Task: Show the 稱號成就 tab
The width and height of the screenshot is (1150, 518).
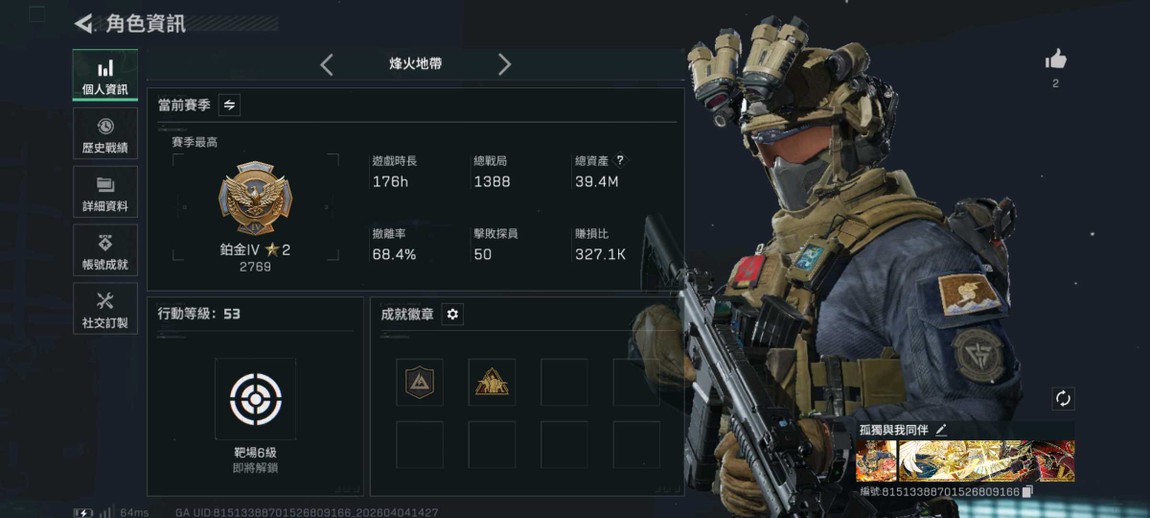Action: [x=105, y=250]
